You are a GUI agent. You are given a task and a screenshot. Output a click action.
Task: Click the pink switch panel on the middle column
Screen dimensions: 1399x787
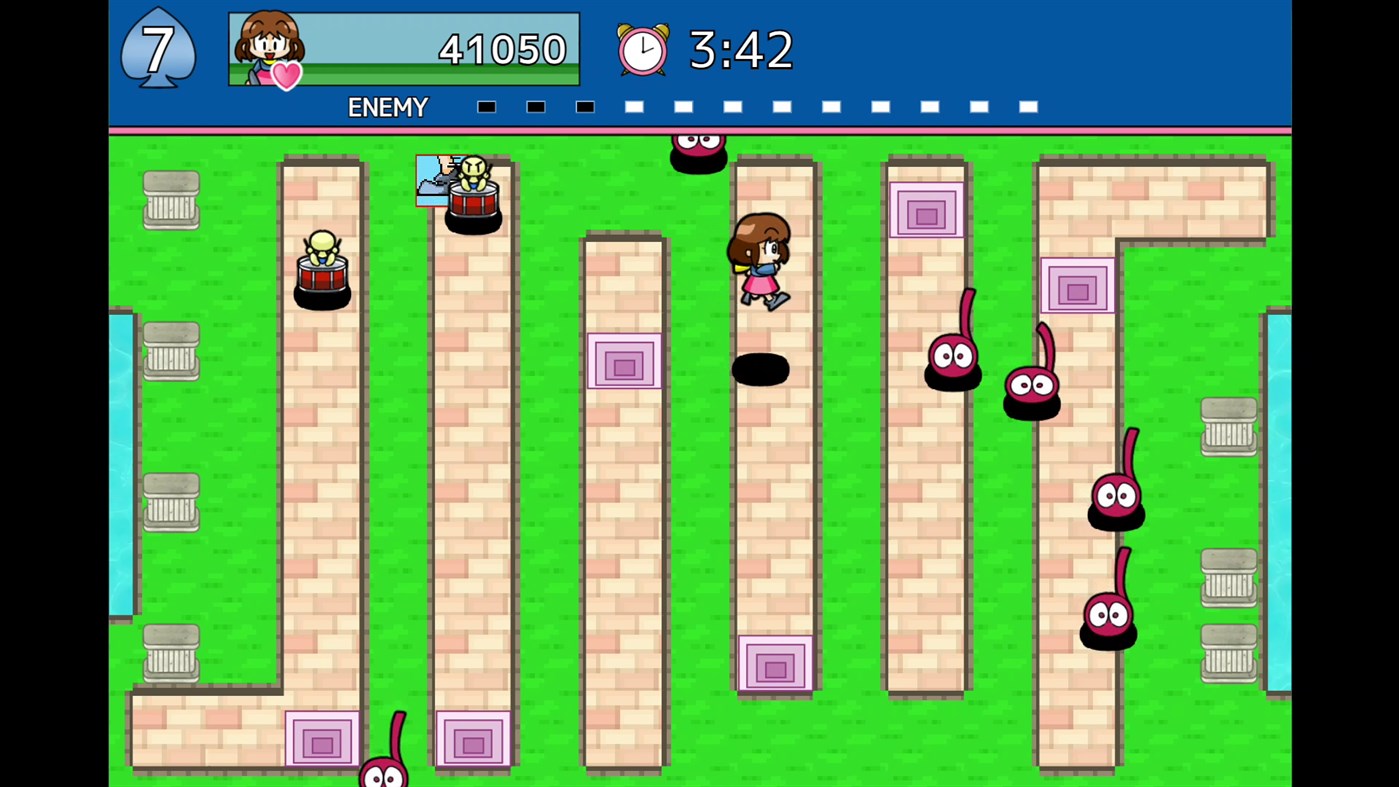tap(624, 363)
